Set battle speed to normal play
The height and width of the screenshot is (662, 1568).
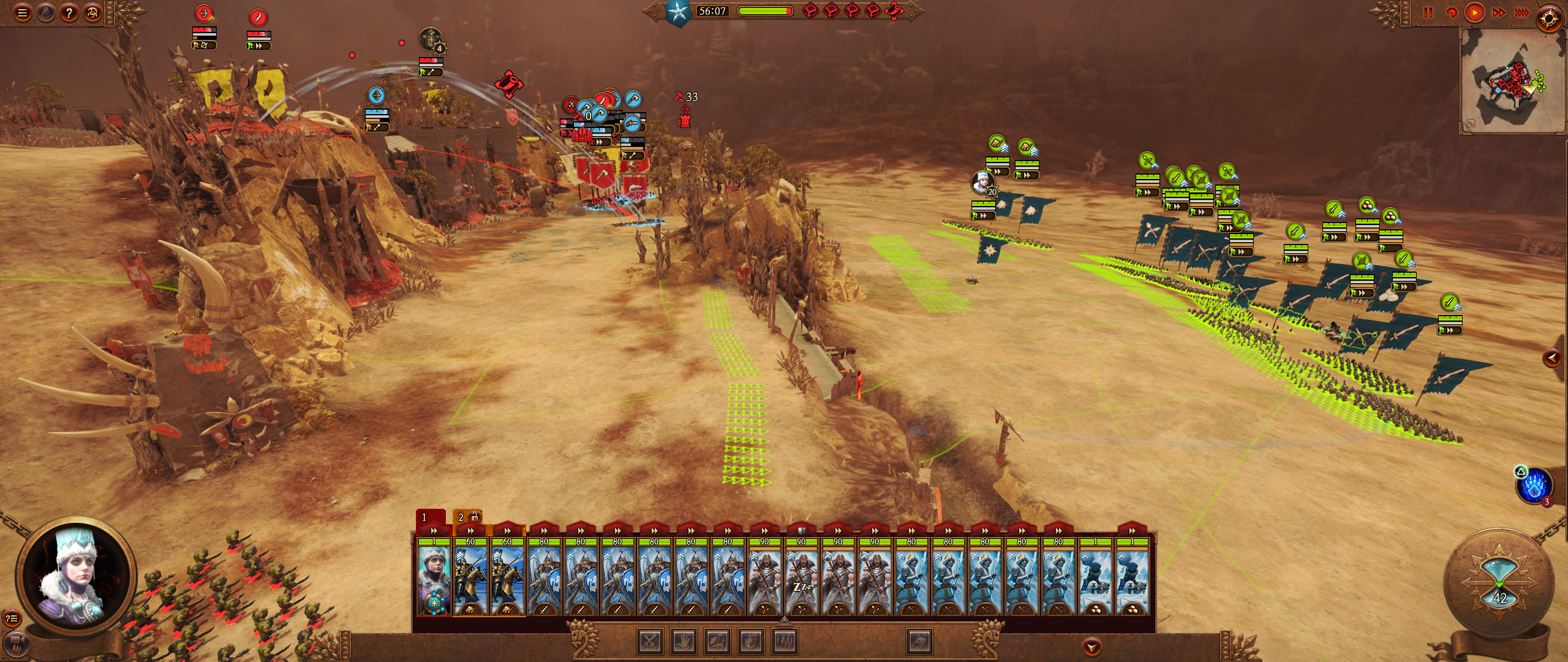(1474, 13)
